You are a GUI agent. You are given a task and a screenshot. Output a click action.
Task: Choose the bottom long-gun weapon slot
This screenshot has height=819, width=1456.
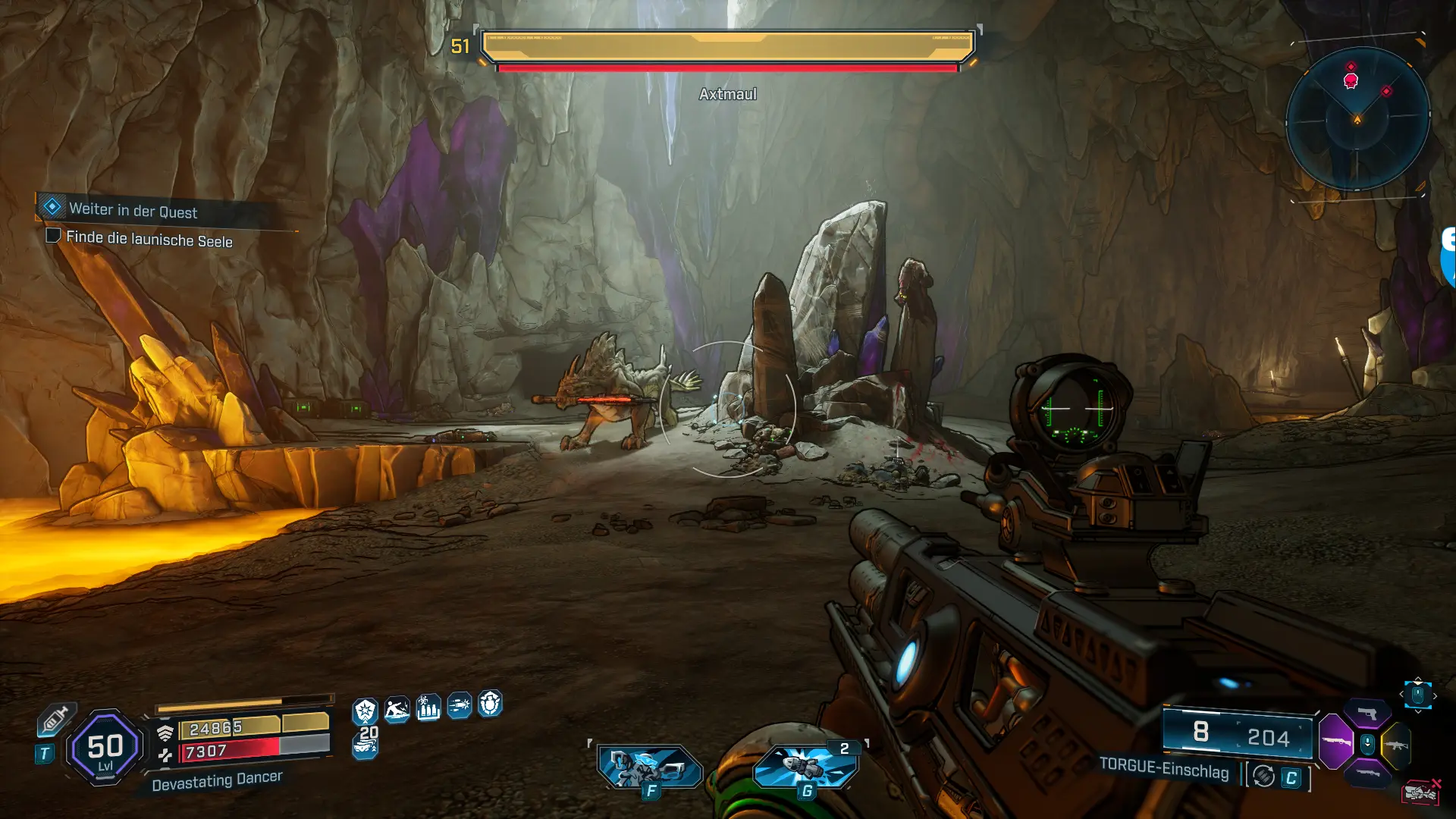pyautogui.click(x=1367, y=773)
